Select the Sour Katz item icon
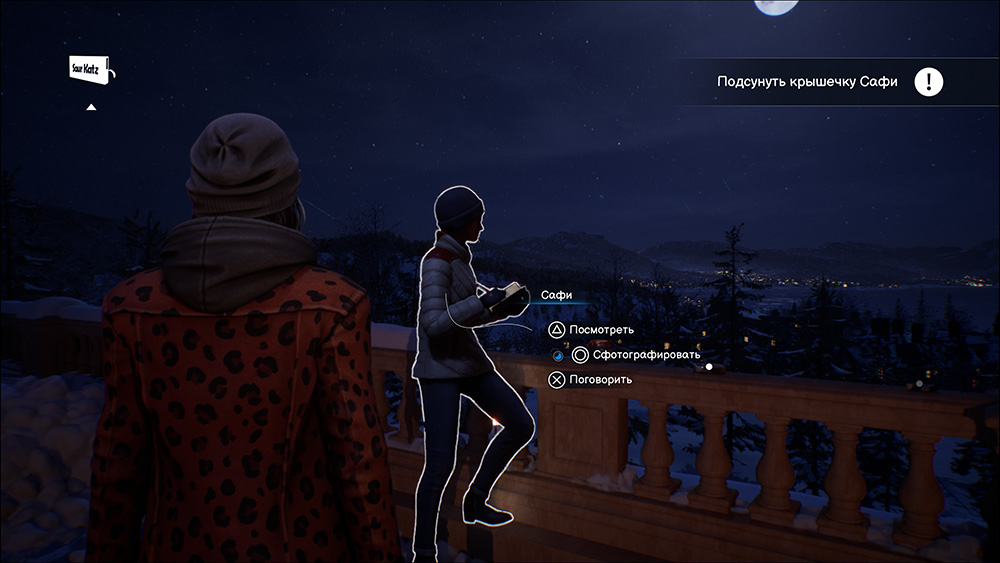Screen dimensions: 1000x563 pyautogui.click(x=92, y=70)
